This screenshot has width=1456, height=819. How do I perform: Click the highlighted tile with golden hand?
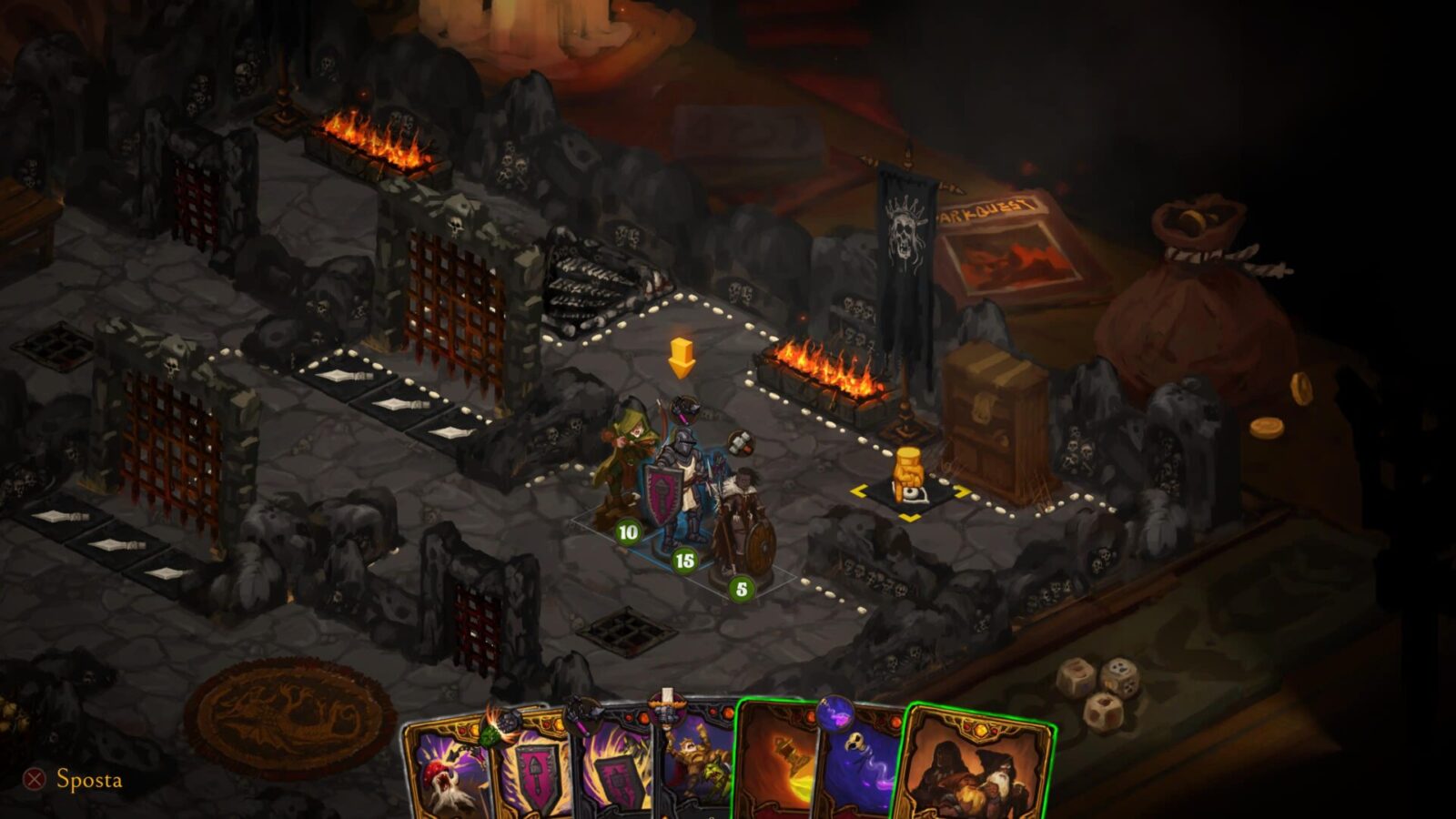click(x=908, y=491)
